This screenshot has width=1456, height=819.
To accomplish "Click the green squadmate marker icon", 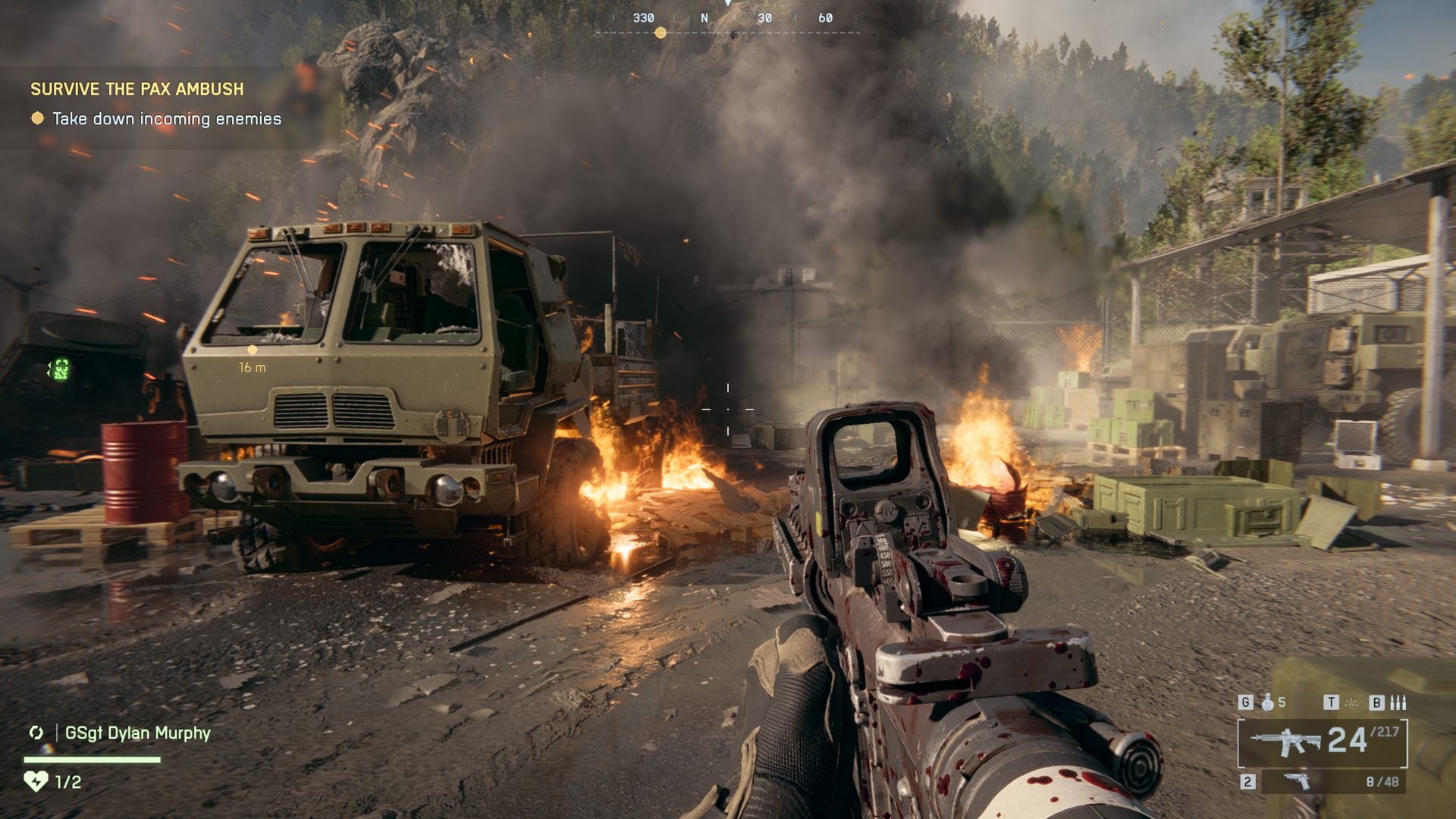I will pos(60,369).
